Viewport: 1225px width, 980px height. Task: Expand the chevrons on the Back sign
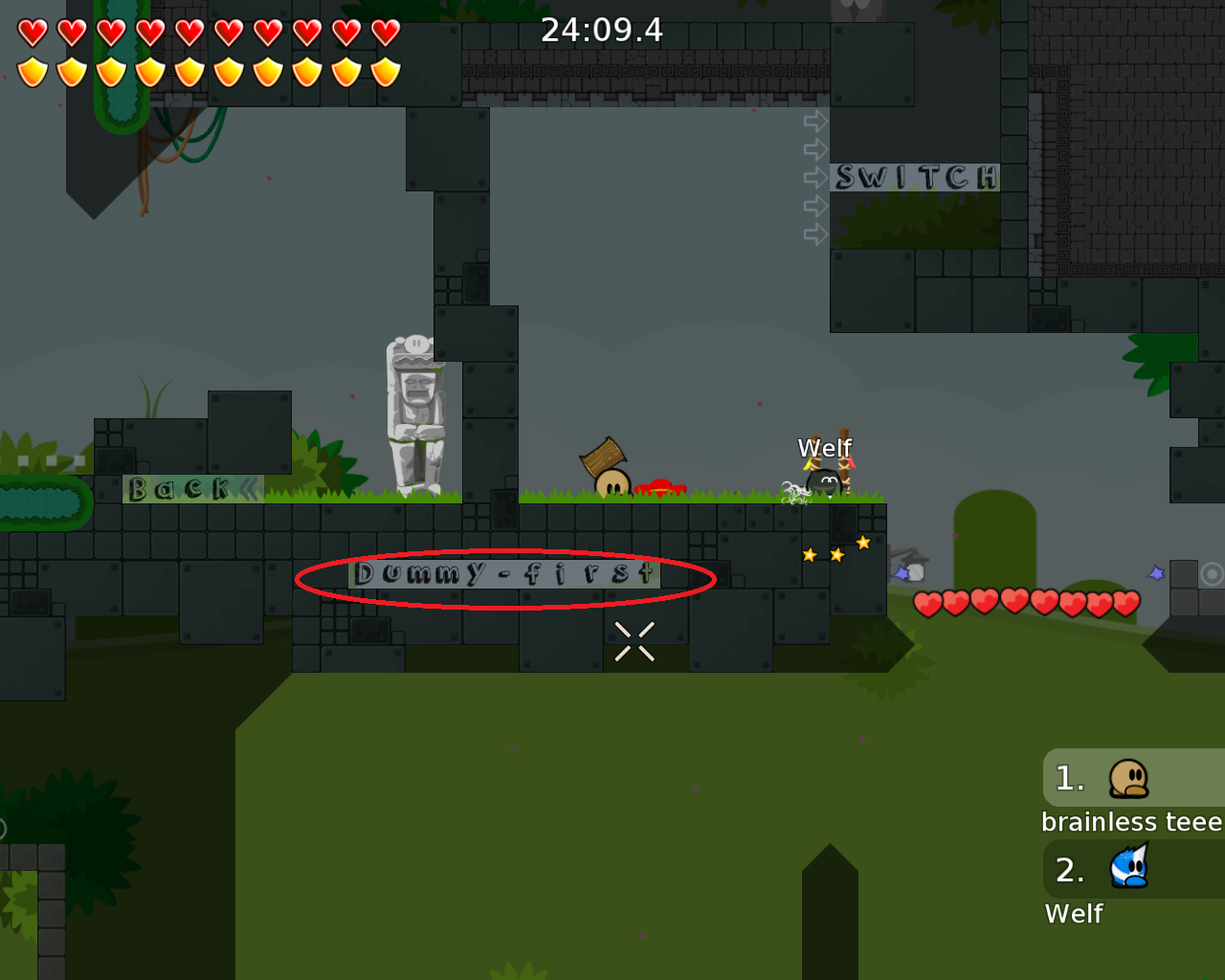pyautogui.click(x=248, y=489)
